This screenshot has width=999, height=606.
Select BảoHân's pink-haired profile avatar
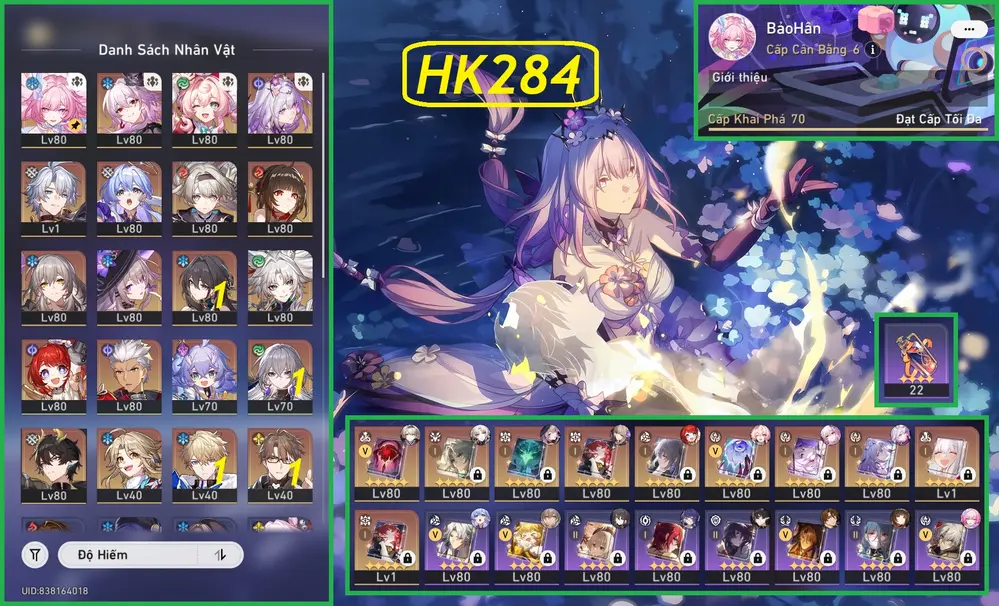(x=731, y=37)
